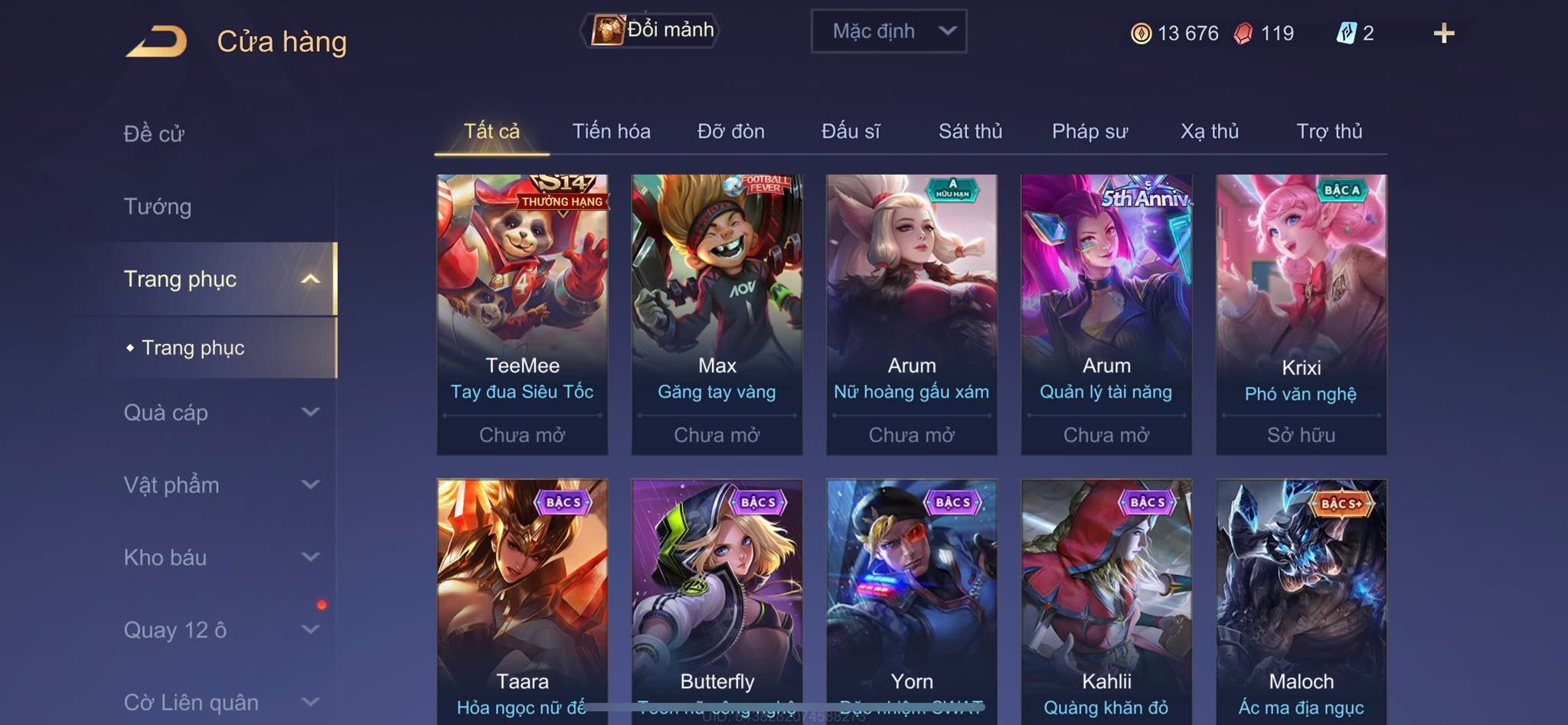Screen dimensions: 1568x725
Task: Open the Tướng shop section
Action: [x=158, y=207]
